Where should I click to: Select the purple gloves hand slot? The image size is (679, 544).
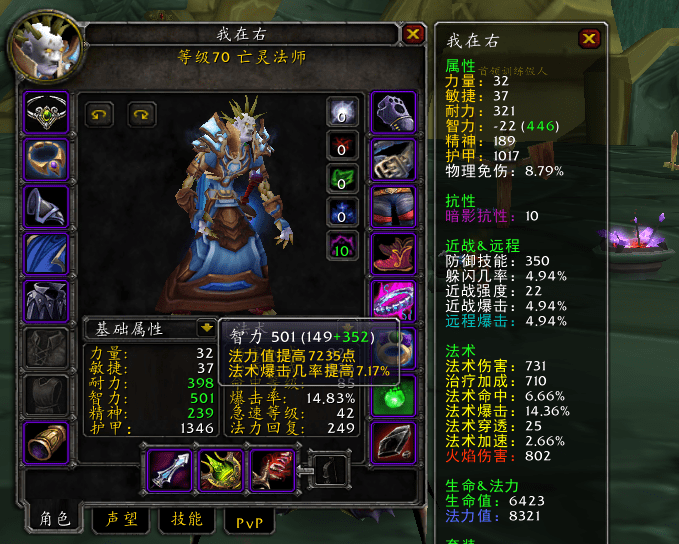coord(393,113)
